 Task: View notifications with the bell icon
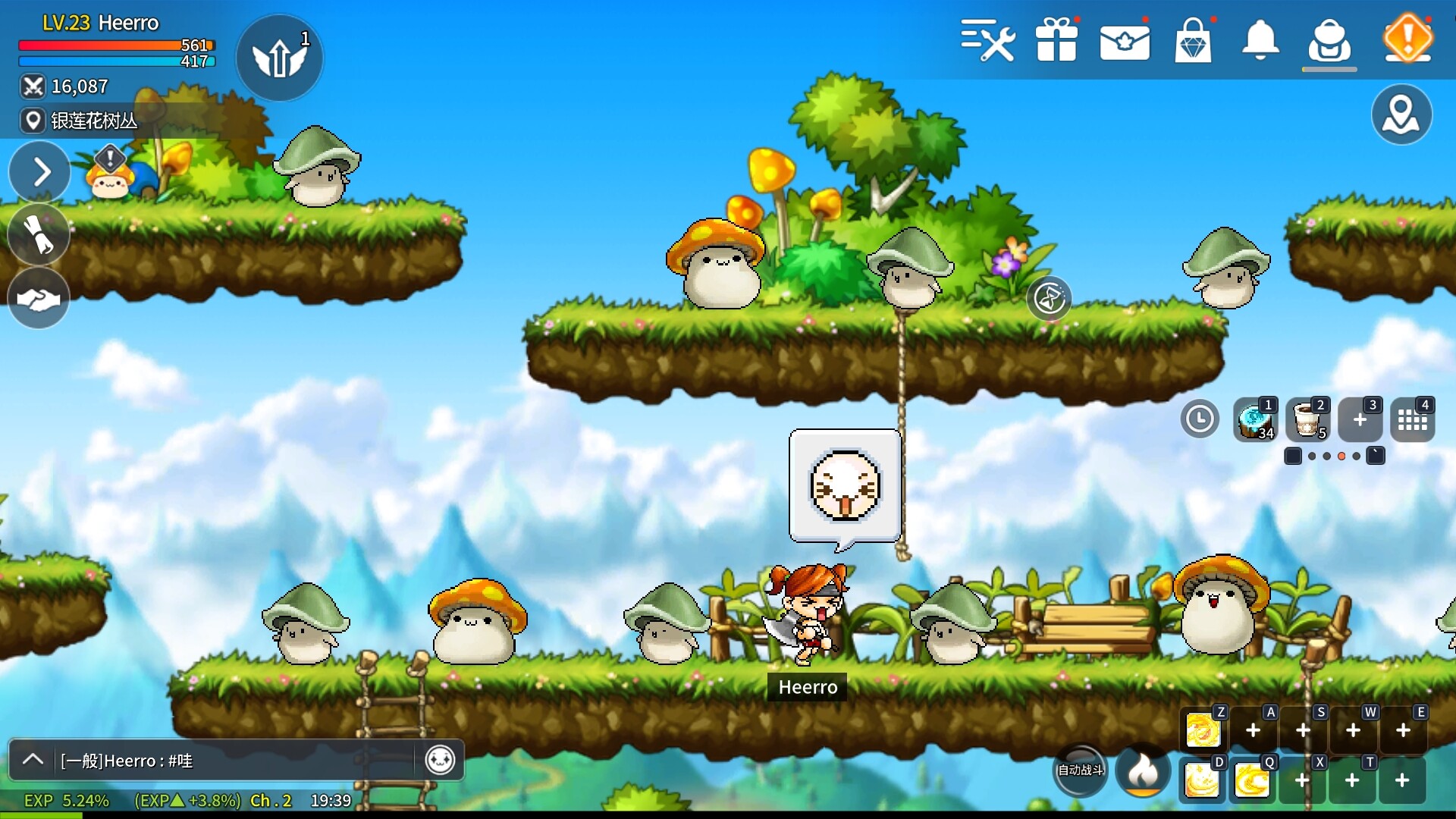pyautogui.click(x=1260, y=40)
